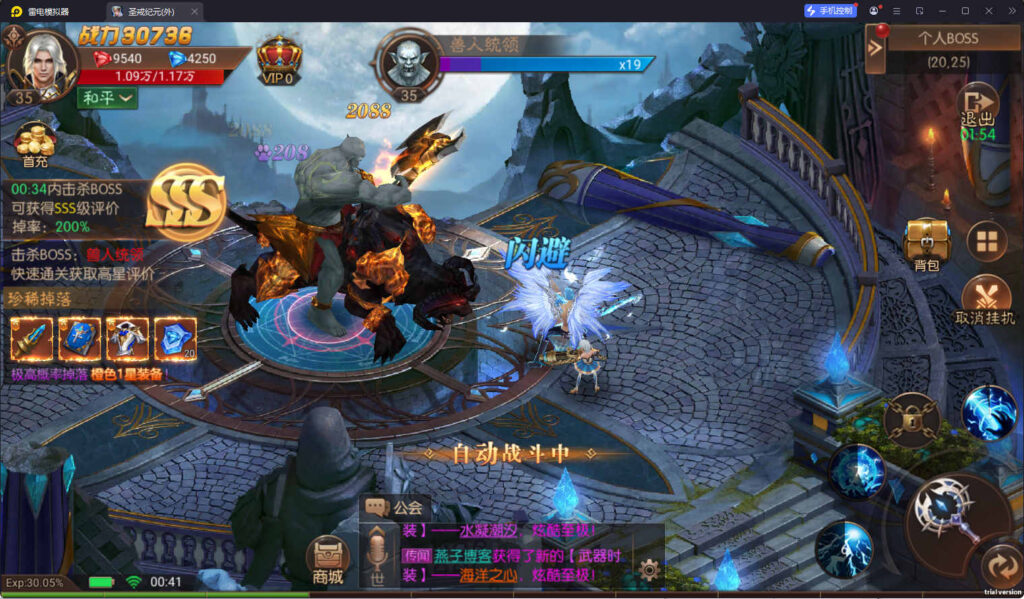Open chat settings gear icon

point(649,570)
